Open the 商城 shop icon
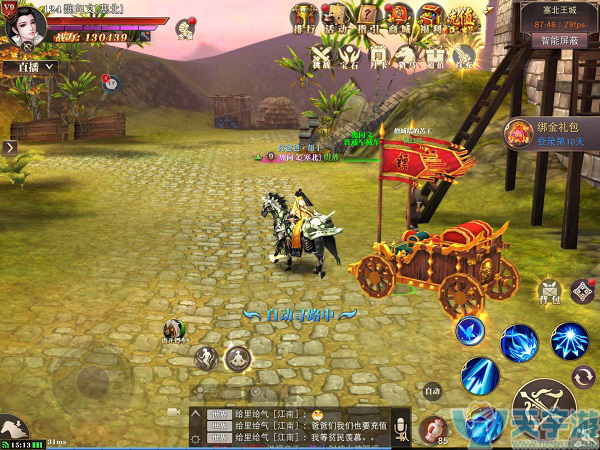This screenshot has height=450, width=600. click(400, 17)
